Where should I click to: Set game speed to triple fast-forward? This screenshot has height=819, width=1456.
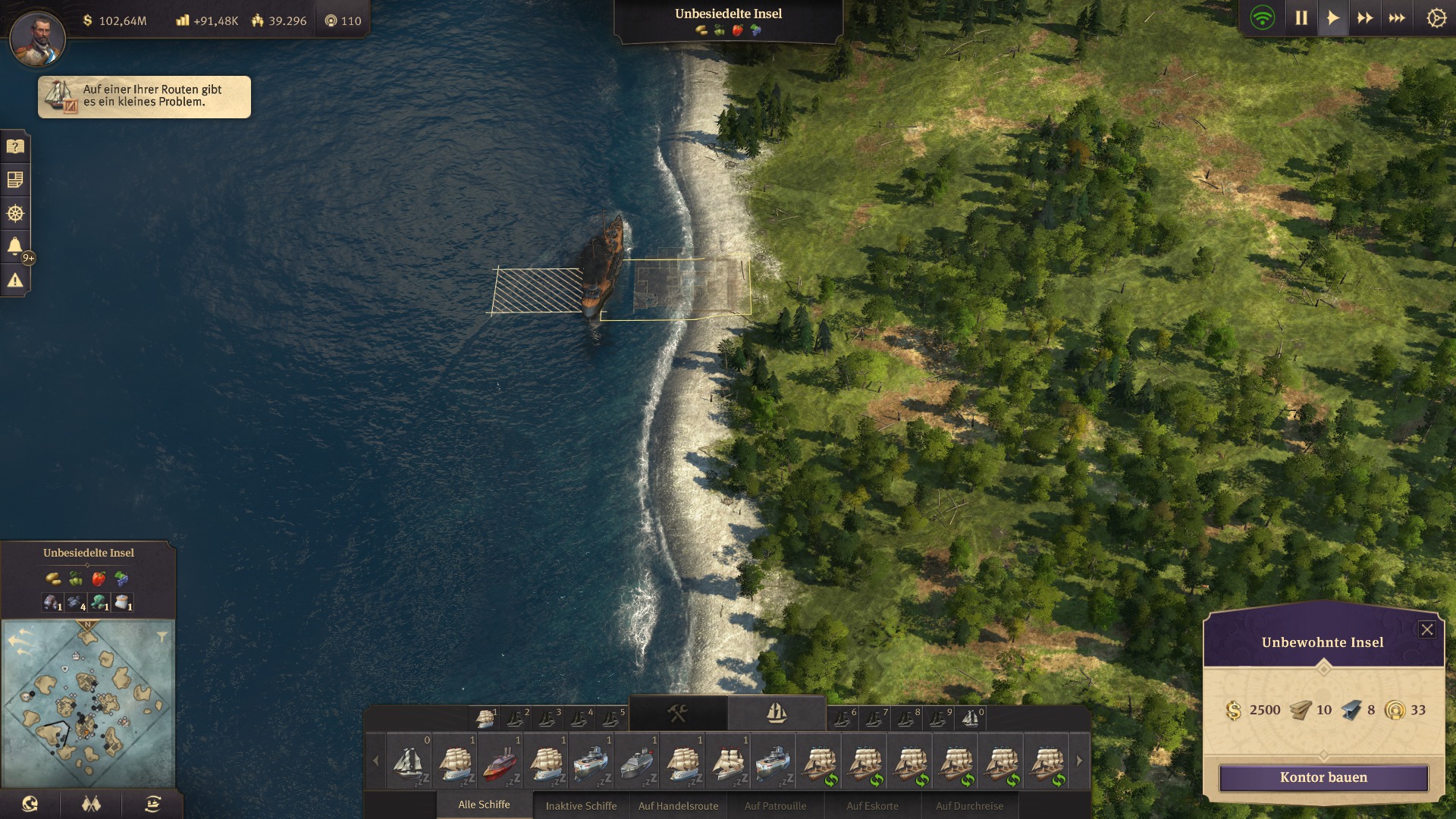(x=1397, y=18)
